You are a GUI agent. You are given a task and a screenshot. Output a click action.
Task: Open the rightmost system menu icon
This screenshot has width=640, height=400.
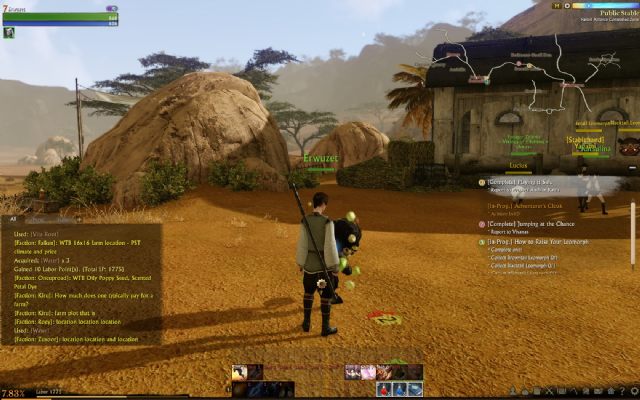632,390
